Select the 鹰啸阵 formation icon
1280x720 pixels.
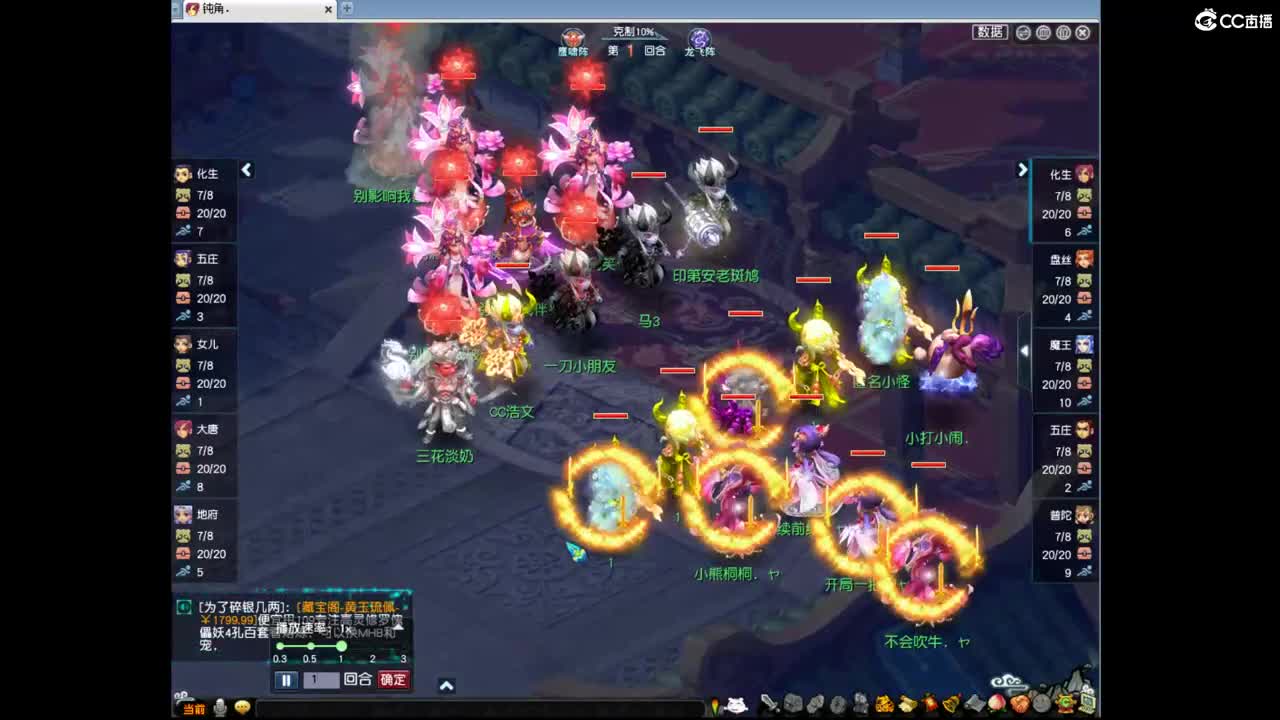pyautogui.click(x=571, y=37)
